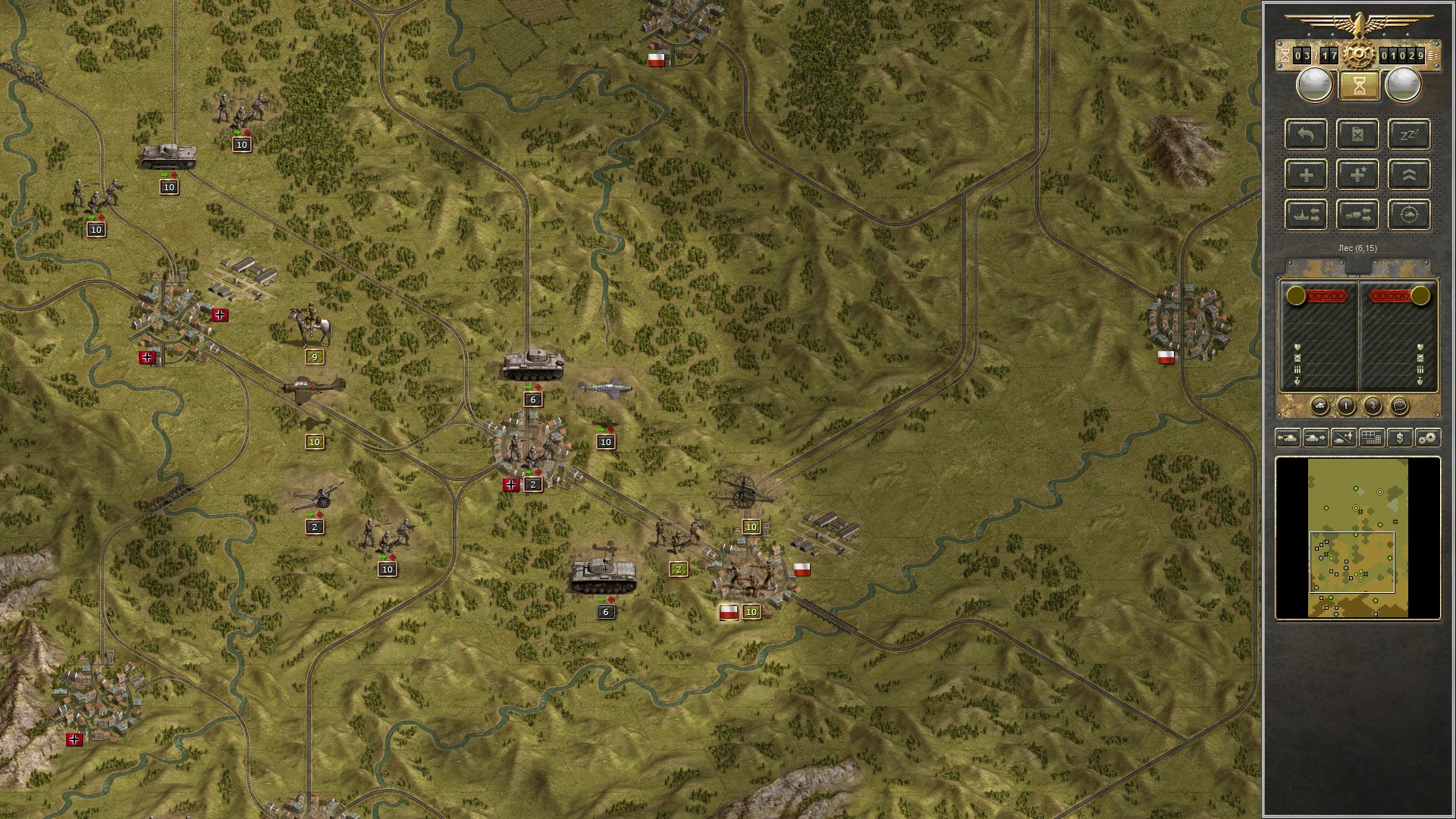Click the round tank icon button
Screen dimensions: 1456x819
click(1319, 406)
